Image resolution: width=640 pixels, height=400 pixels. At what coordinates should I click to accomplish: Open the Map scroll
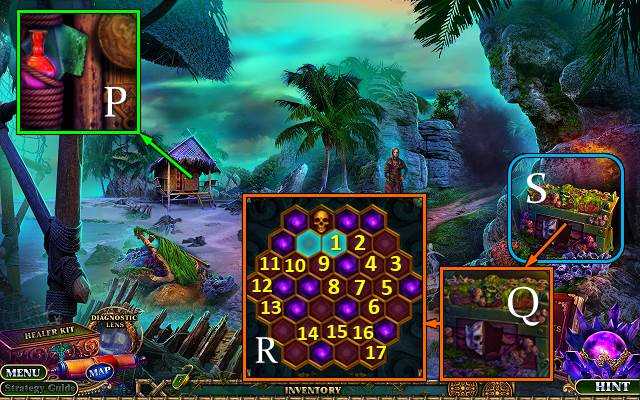click(x=98, y=372)
